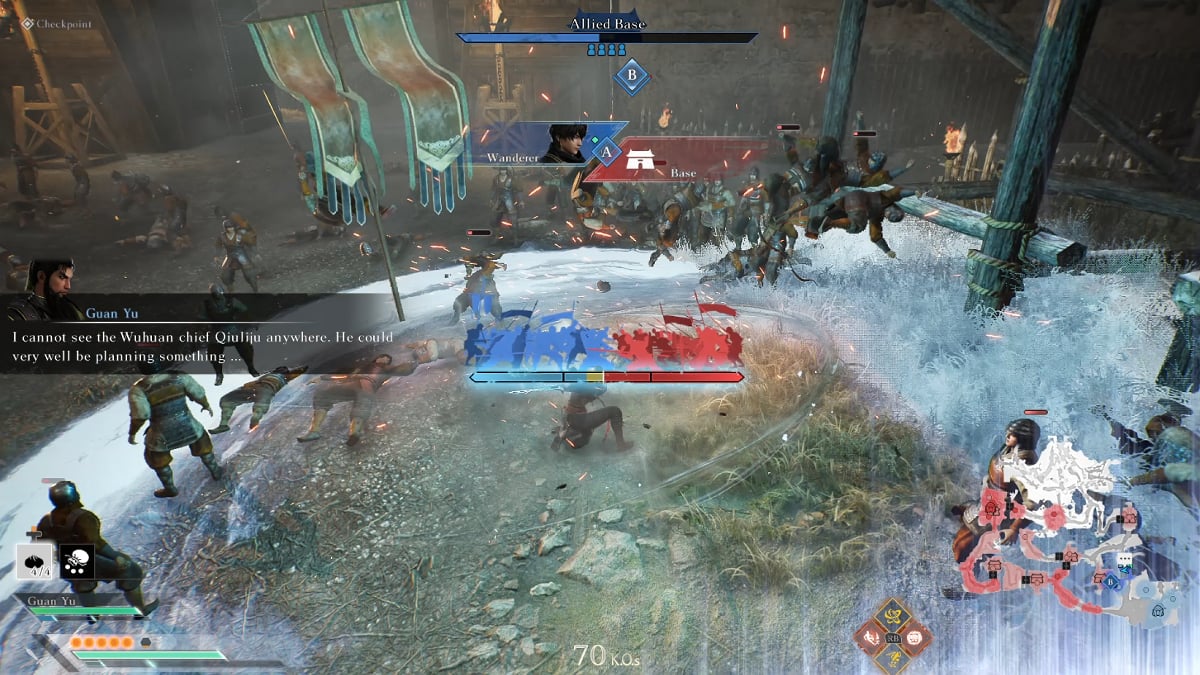This screenshot has height=675, width=1200.
Task: Click the speech bubble marker on the minimap
Action: pyautogui.click(x=1126, y=560)
